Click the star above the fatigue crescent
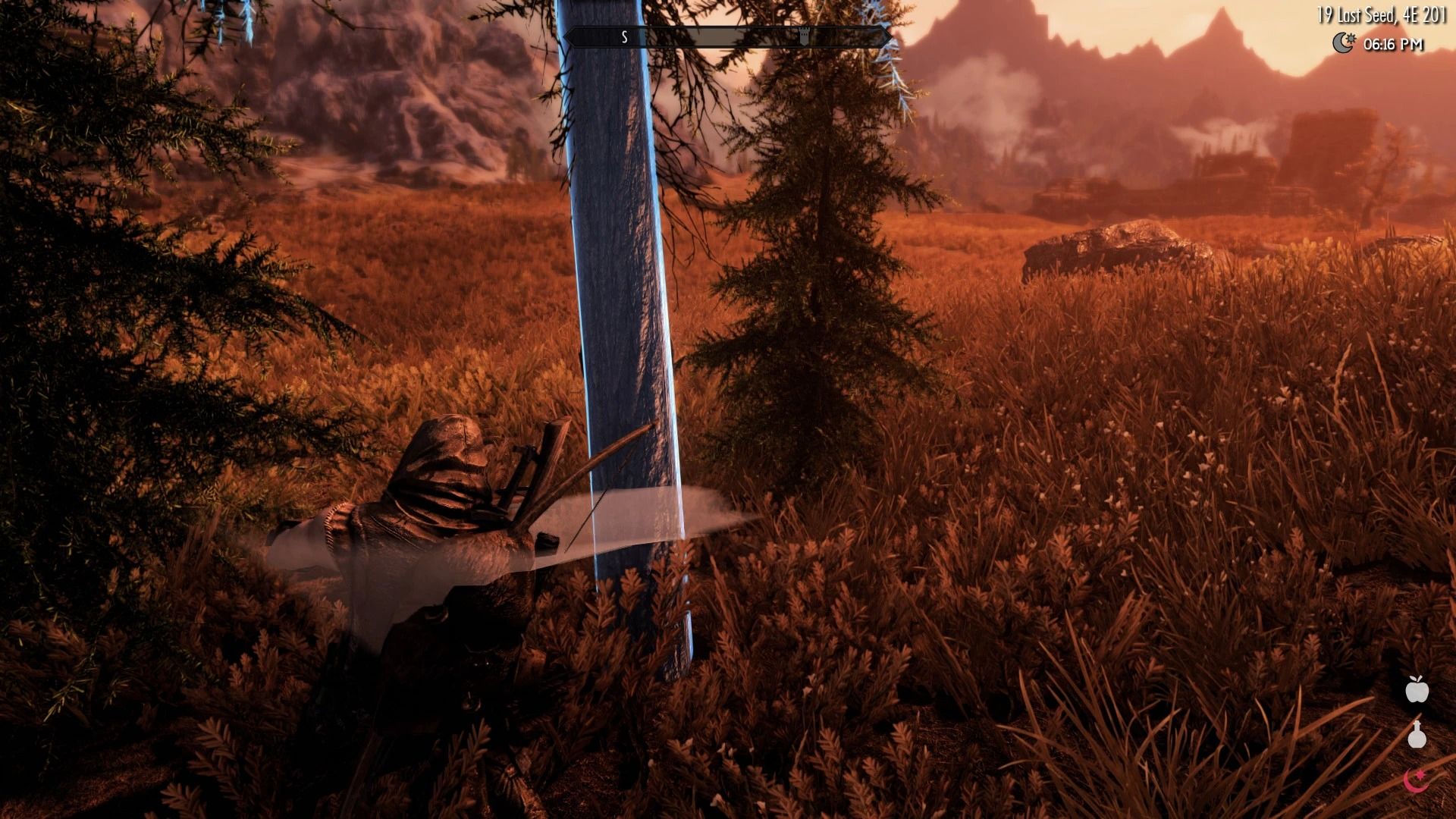This screenshot has width=1456, height=819. click(x=1421, y=773)
